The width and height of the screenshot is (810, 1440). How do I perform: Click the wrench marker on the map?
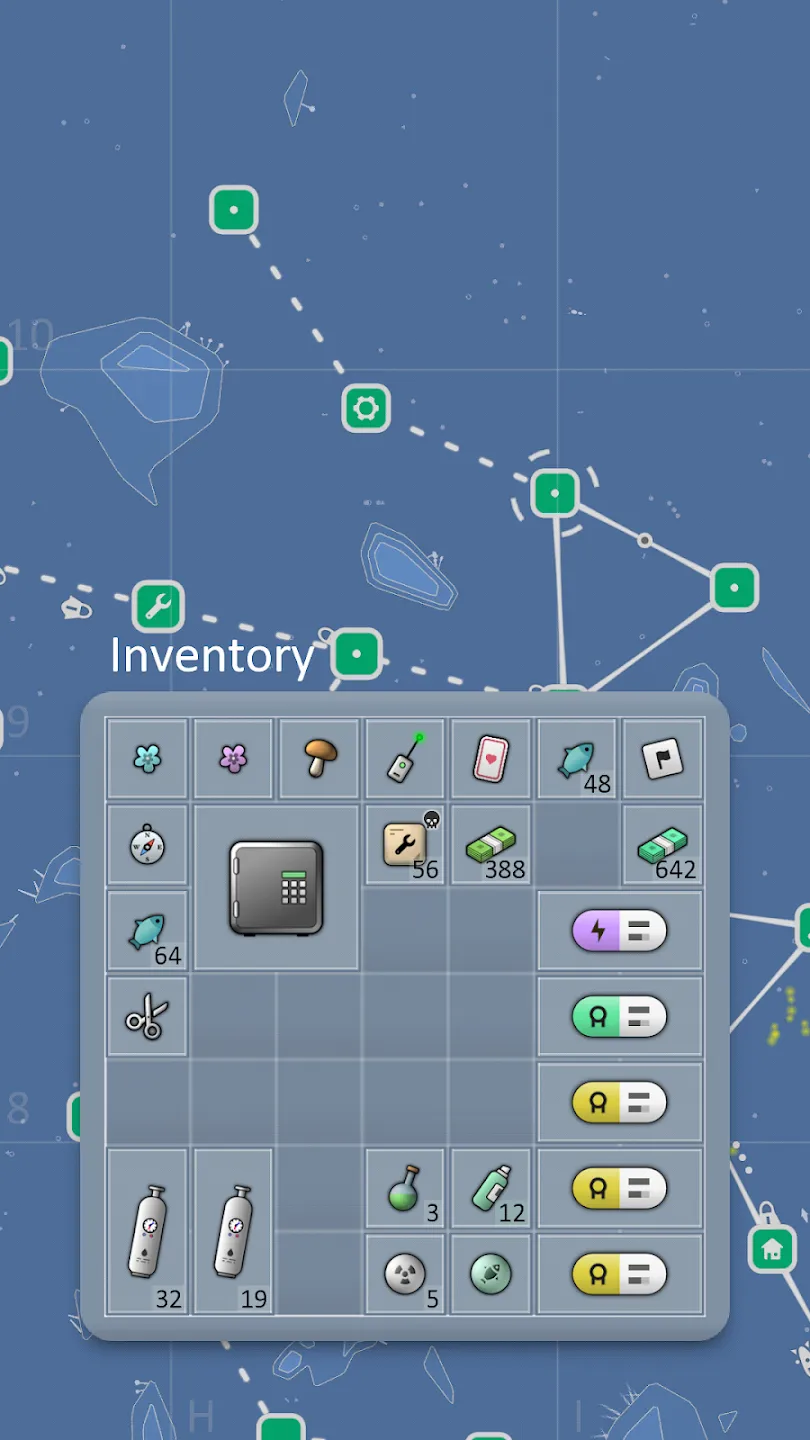(158, 606)
